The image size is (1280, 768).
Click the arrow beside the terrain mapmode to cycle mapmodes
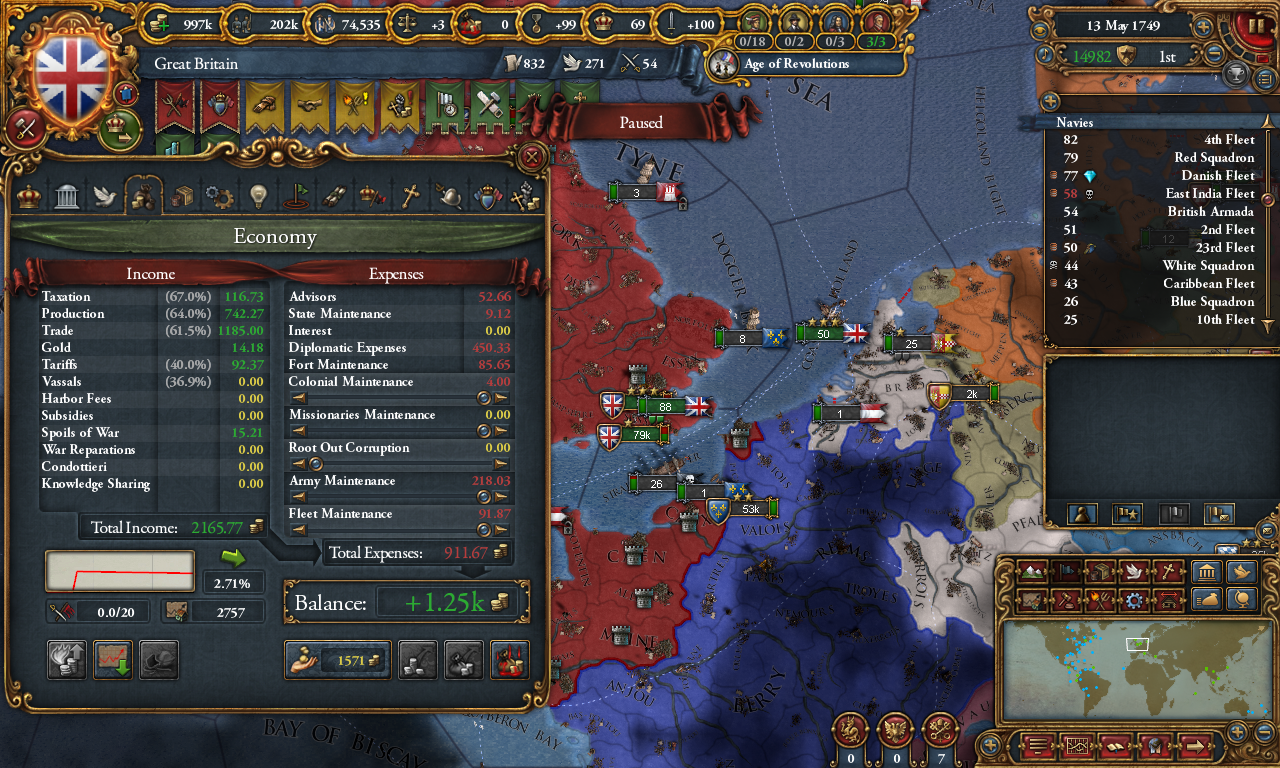(1050, 571)
